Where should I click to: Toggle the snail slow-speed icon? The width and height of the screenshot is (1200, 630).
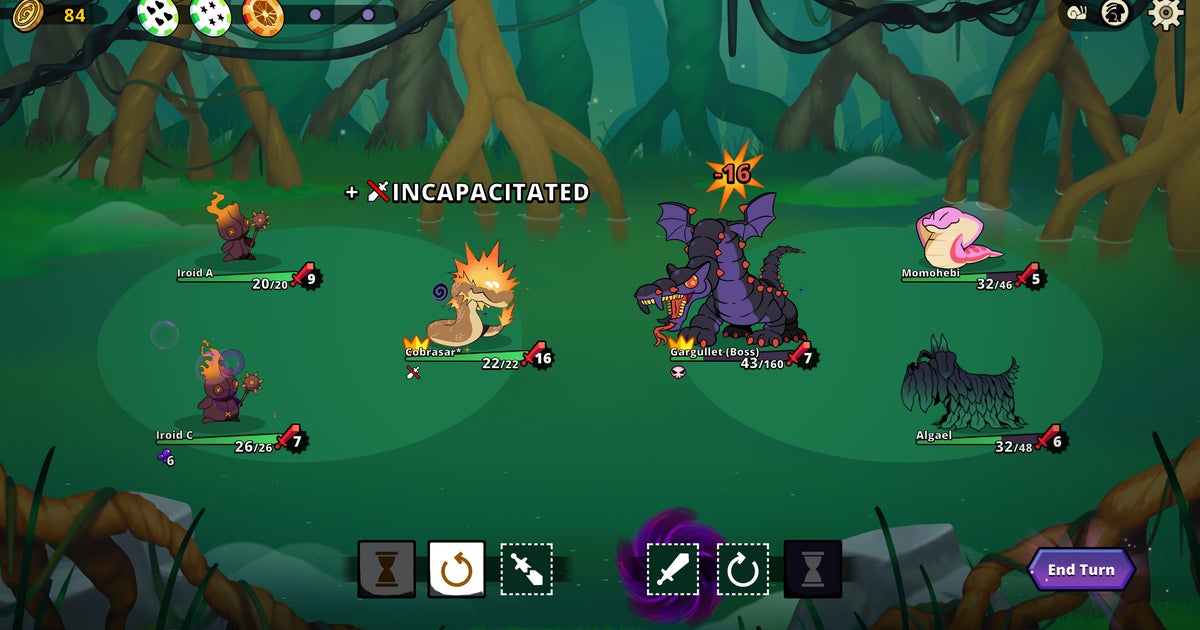(1078, 14)
